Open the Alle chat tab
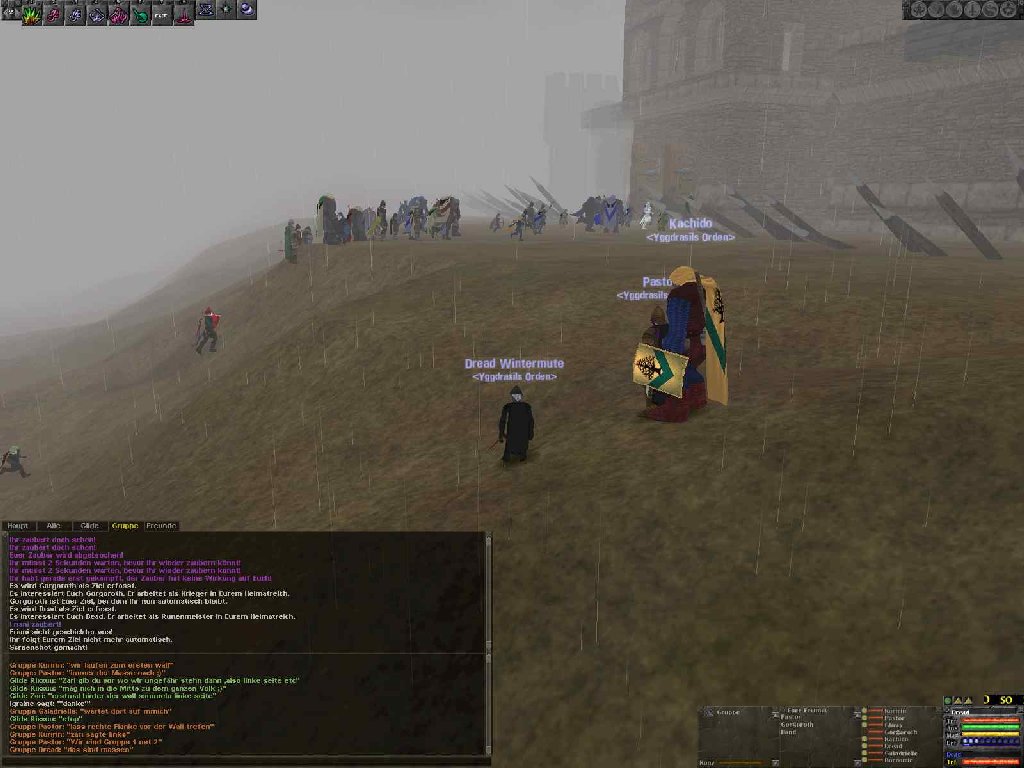 tap(54, 525)
